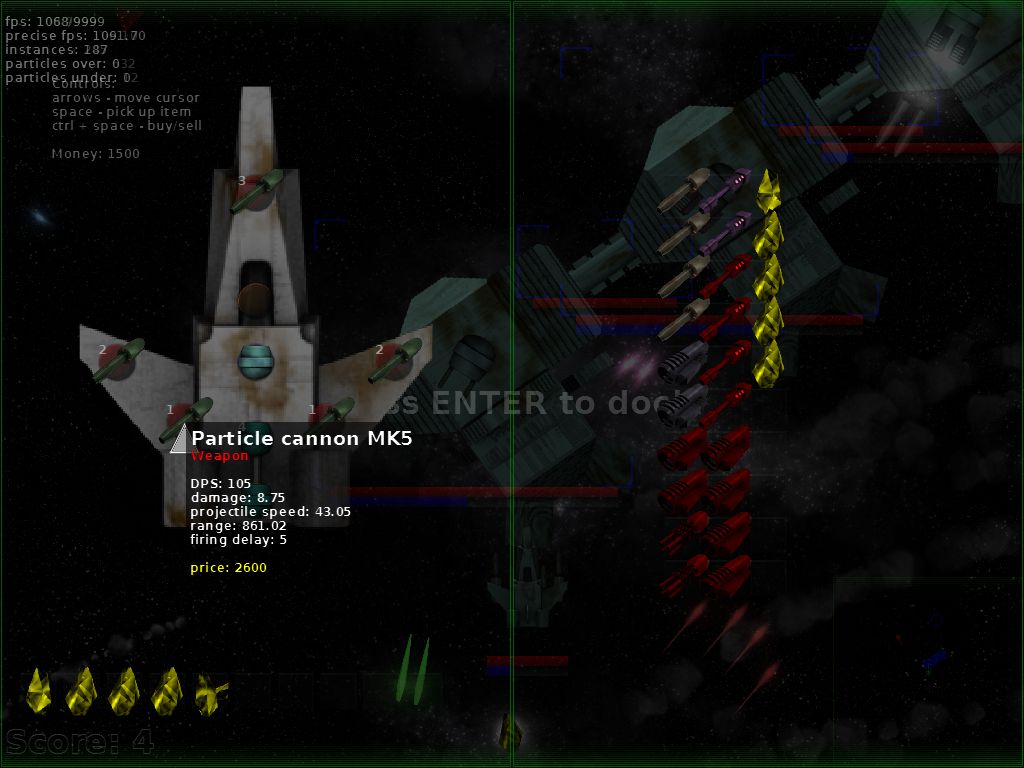Pick the left wing slot 2 cannon
The width and height of the screenshot is (1024, 768).
coord(119,360)
